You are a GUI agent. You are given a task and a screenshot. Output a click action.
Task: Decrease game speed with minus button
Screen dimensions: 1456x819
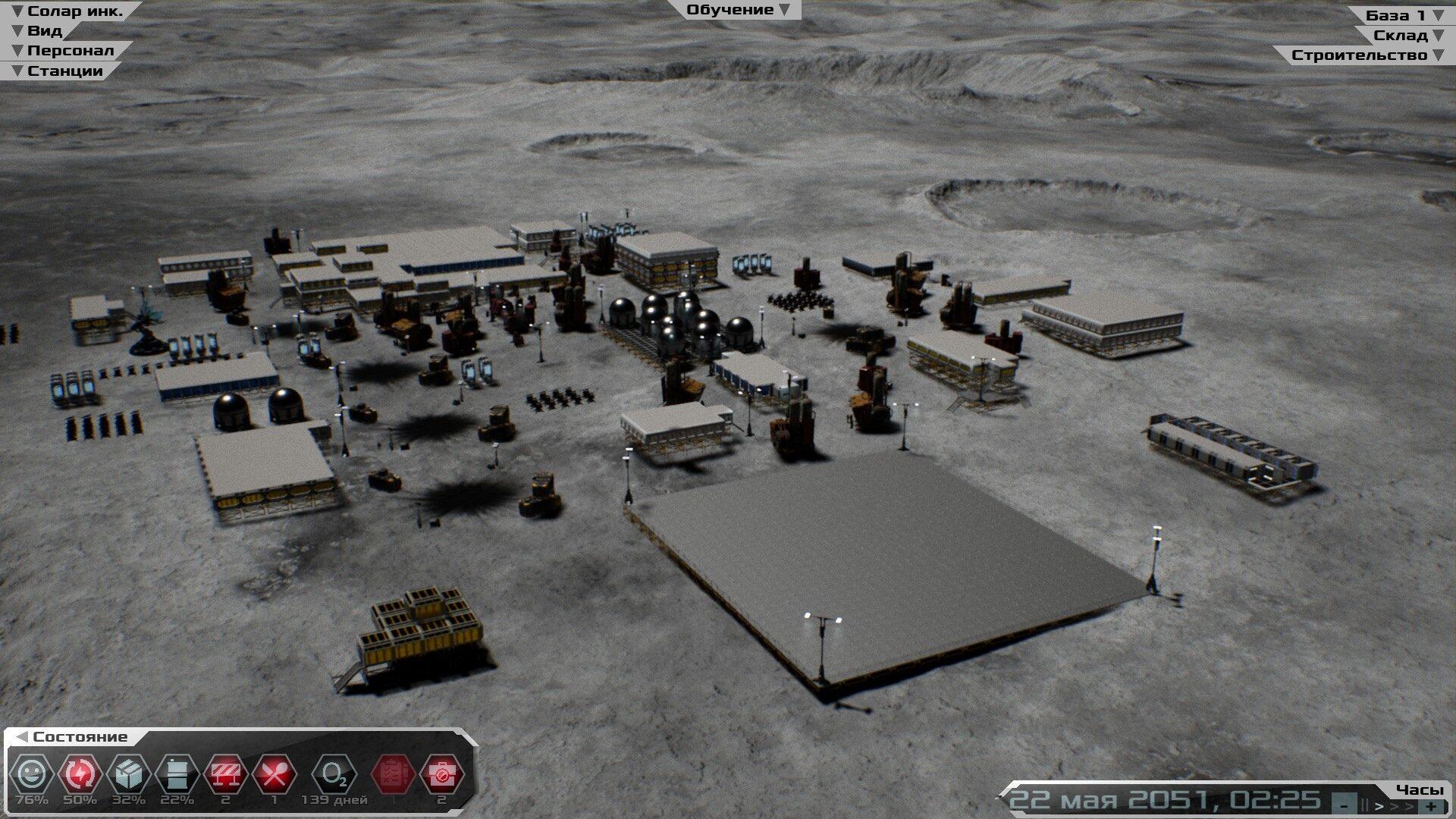(x=1345, y=805)
